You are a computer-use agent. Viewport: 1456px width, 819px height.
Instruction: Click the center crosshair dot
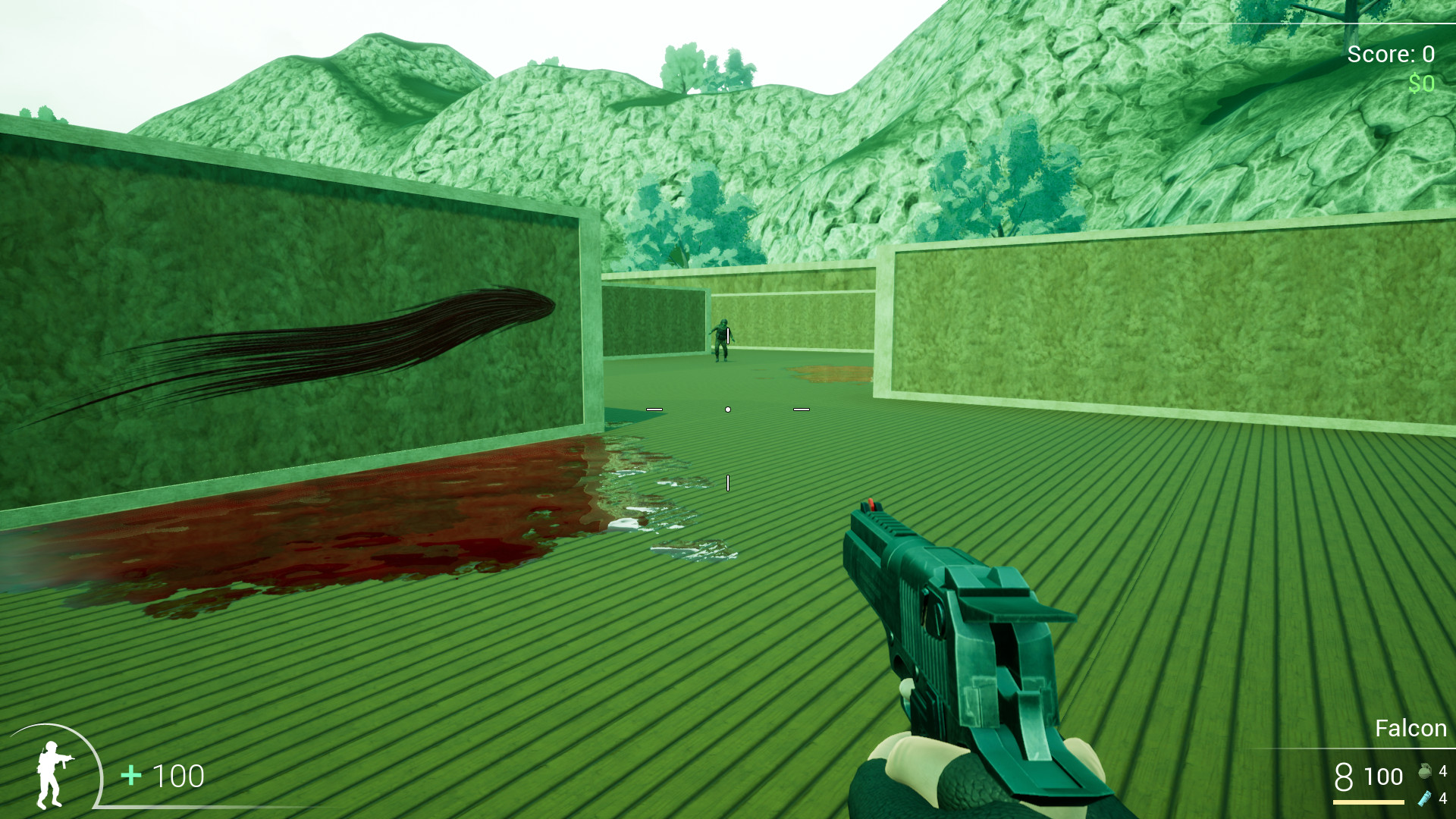point(728,408)
